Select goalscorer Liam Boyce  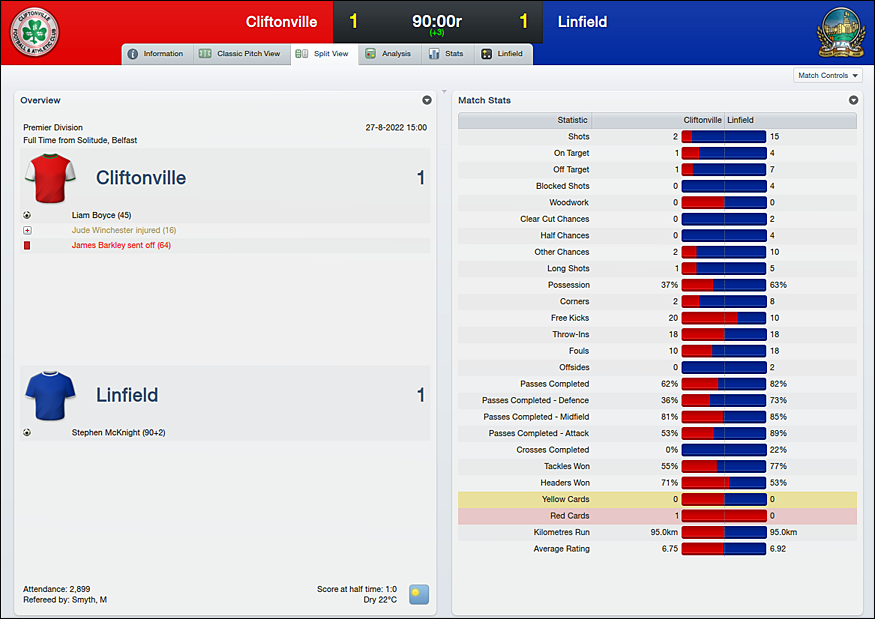101,215
